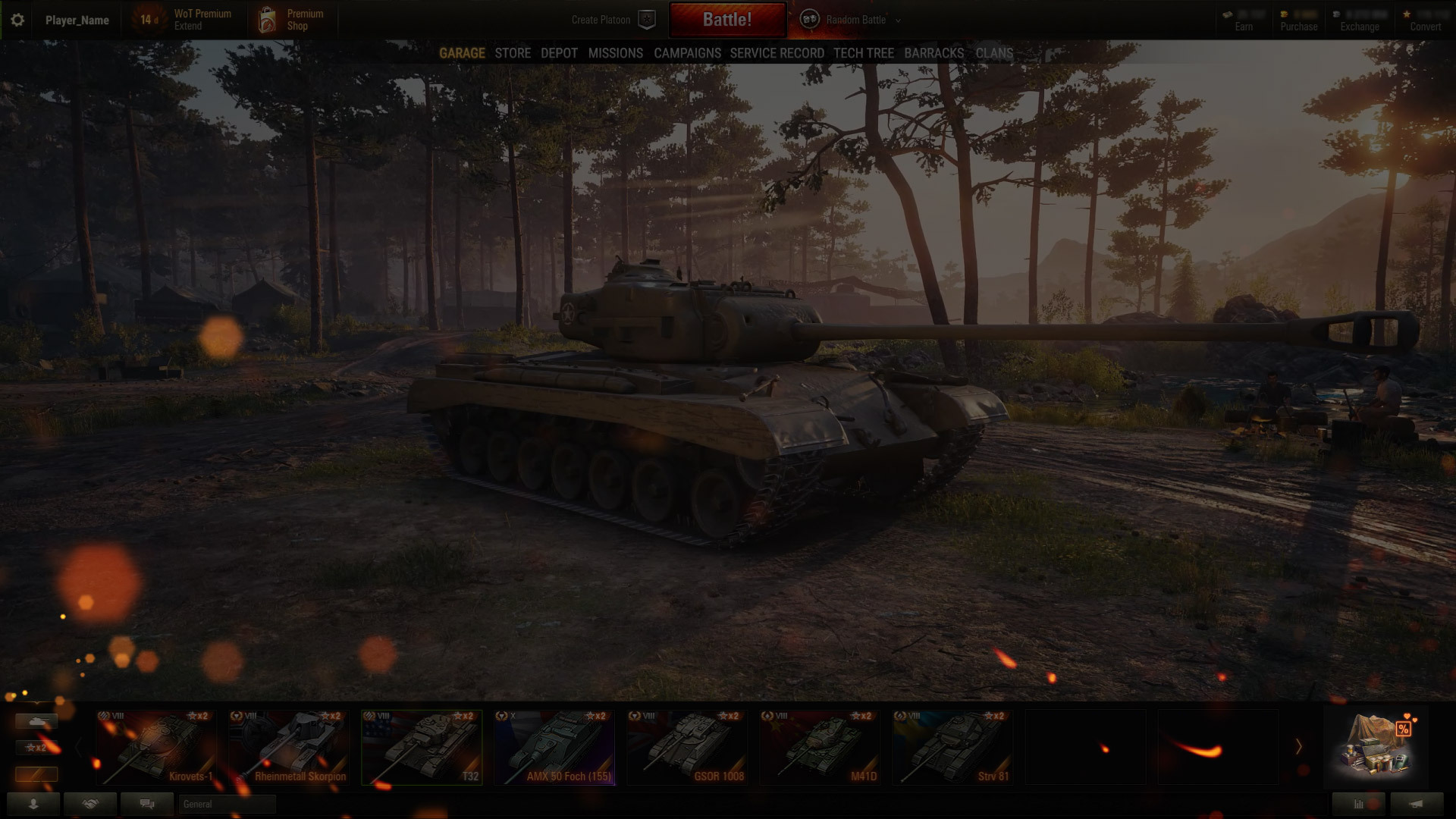Switch to the Store tab

pyautogui.click(x=513, y=53)
